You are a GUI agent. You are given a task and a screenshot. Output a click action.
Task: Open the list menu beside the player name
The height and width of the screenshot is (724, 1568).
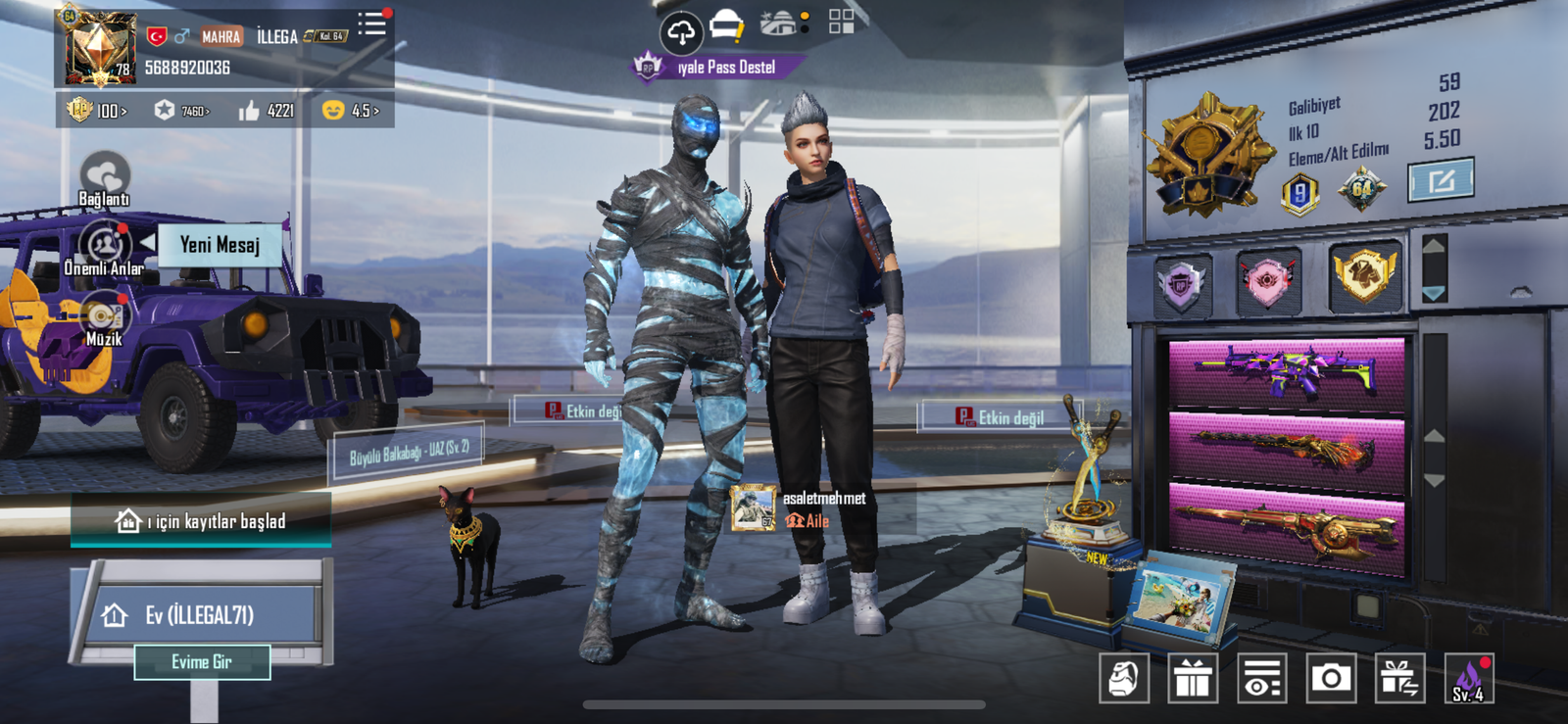coord(372,24)
